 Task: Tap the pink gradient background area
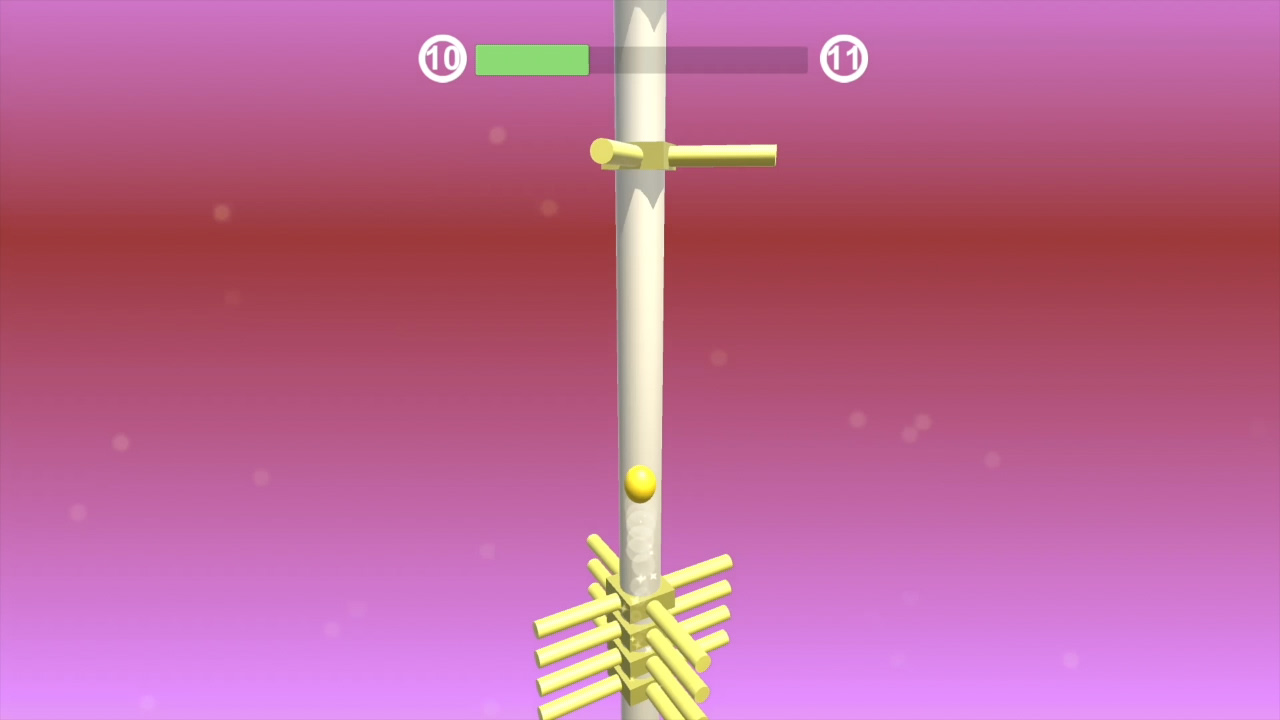[x=250, y=350]
